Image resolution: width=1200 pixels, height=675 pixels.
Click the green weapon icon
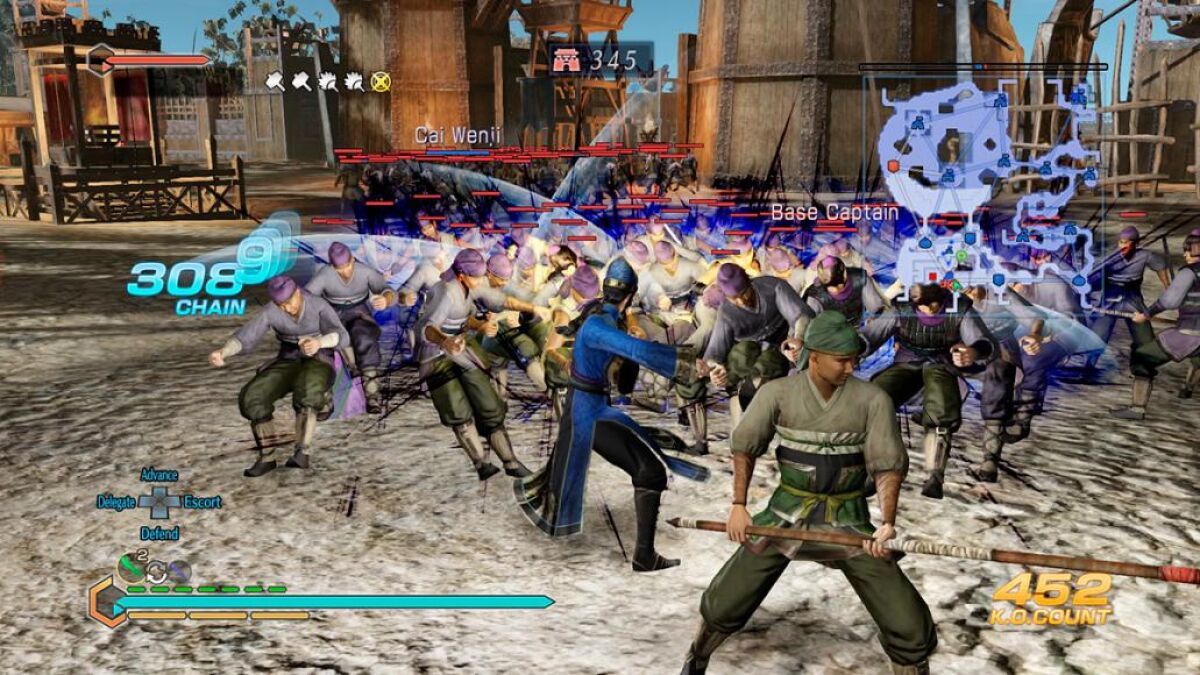click(x=131, y=568)
